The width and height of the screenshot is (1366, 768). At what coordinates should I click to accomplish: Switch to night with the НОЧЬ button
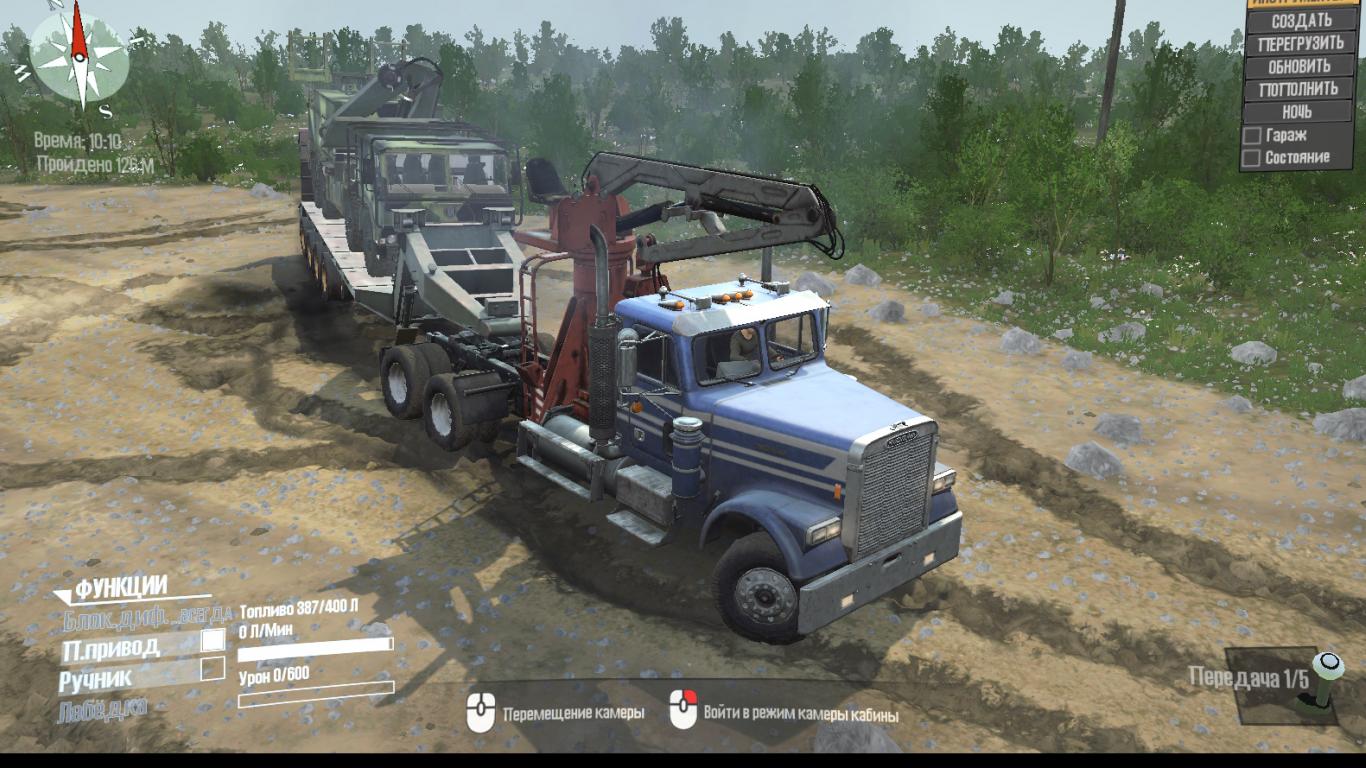click(x=1297, y=112)
